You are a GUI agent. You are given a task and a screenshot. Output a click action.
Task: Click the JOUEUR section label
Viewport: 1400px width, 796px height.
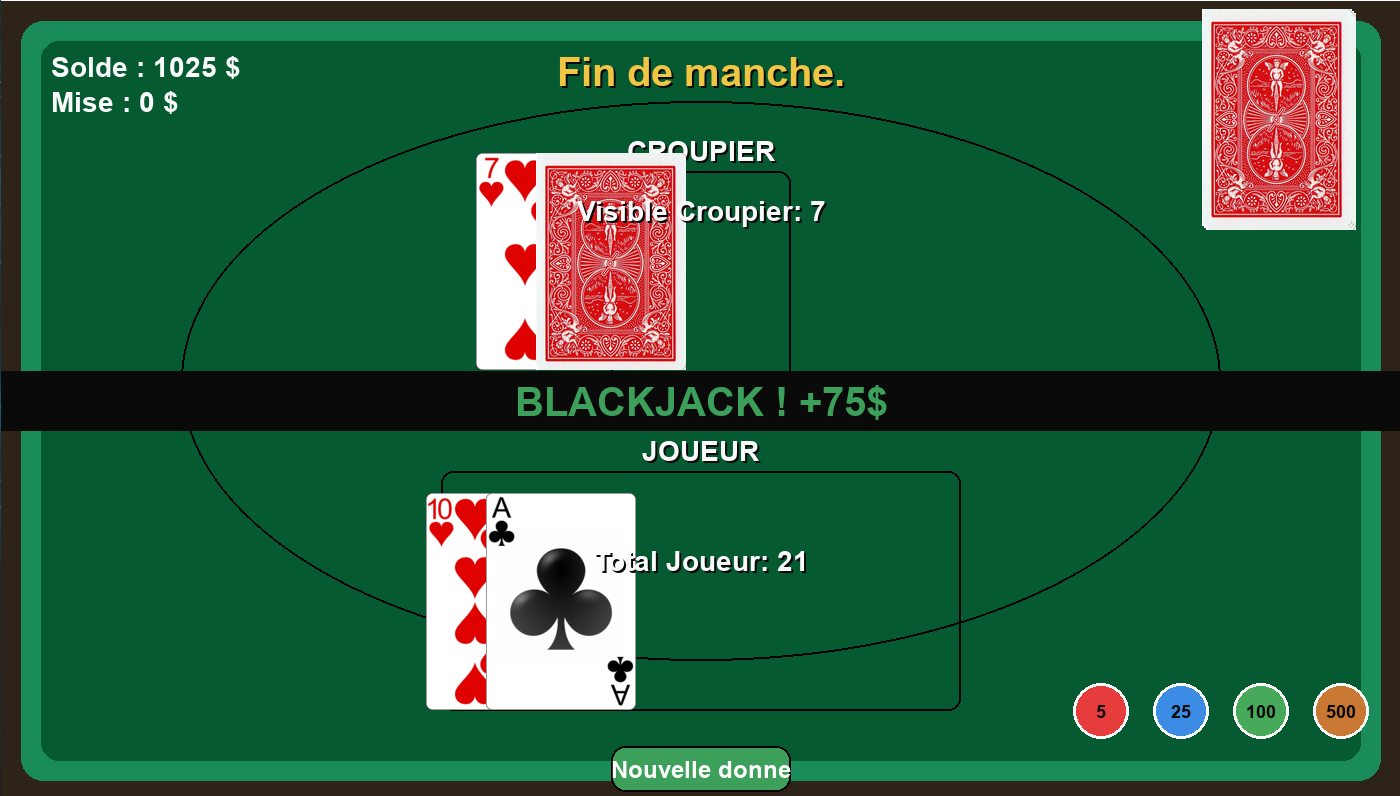[x=701, y=451]
